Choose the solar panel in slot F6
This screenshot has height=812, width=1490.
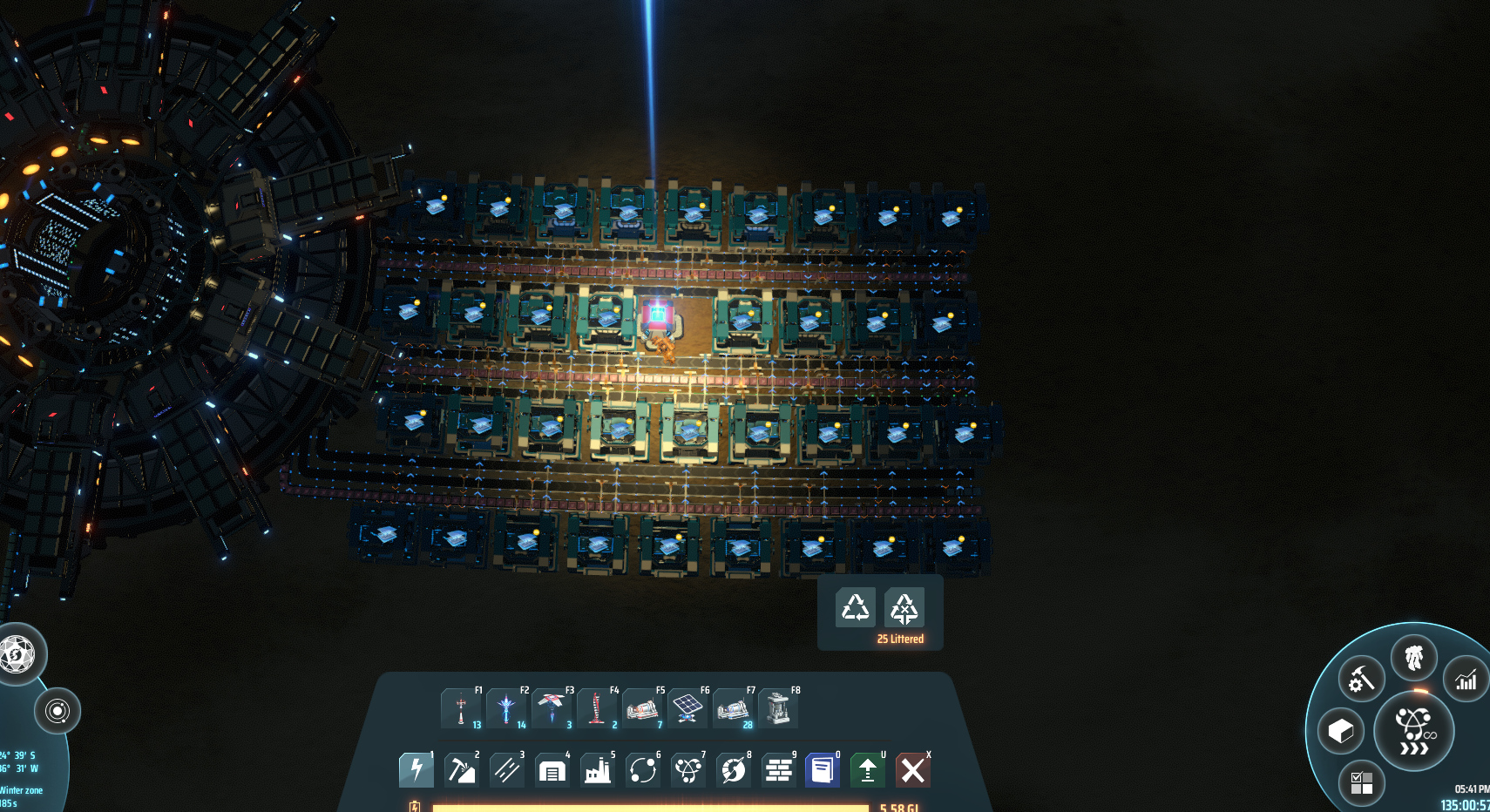[x=687, y=708]
